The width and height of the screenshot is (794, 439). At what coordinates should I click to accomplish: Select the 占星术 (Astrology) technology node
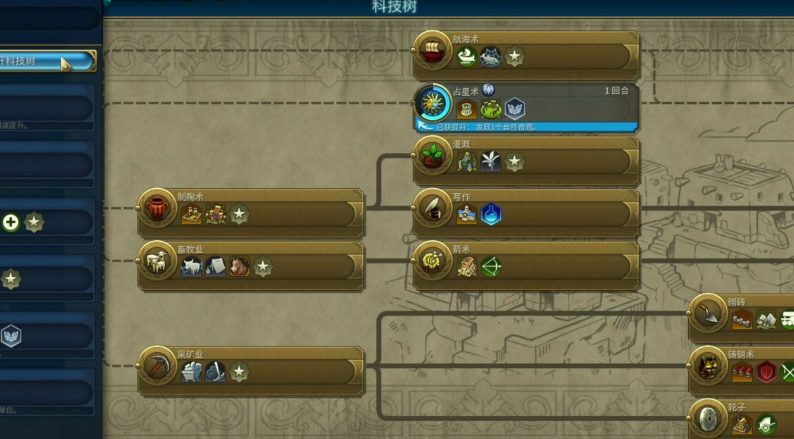[526, 103]
